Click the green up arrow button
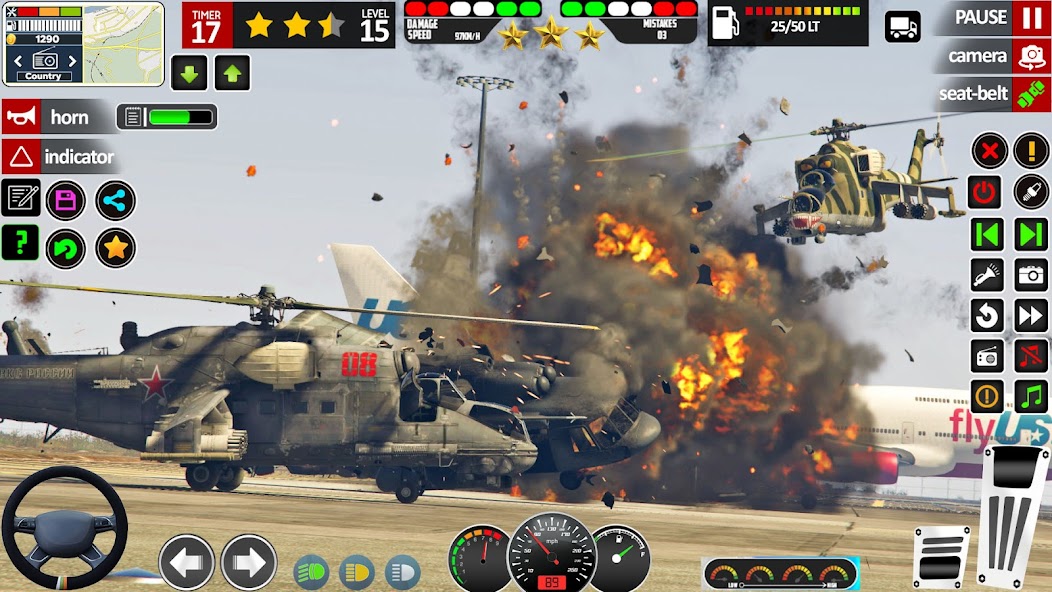This screenshot has height=592, width=1052. click(x=231, y=73)
